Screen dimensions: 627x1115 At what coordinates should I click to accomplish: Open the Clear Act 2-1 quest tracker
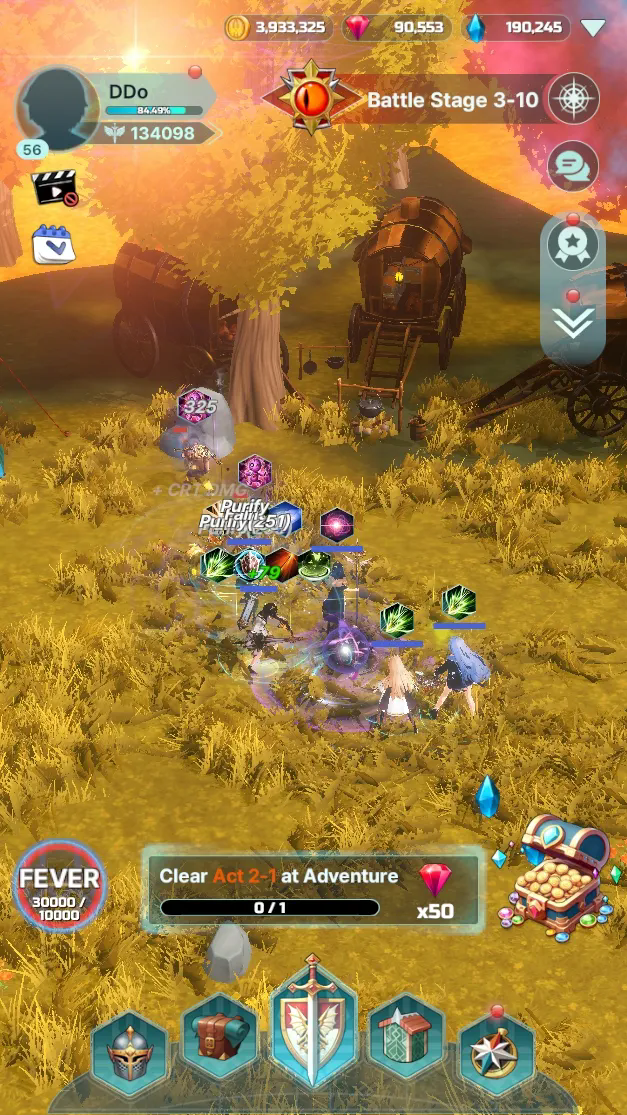[310, 890]
